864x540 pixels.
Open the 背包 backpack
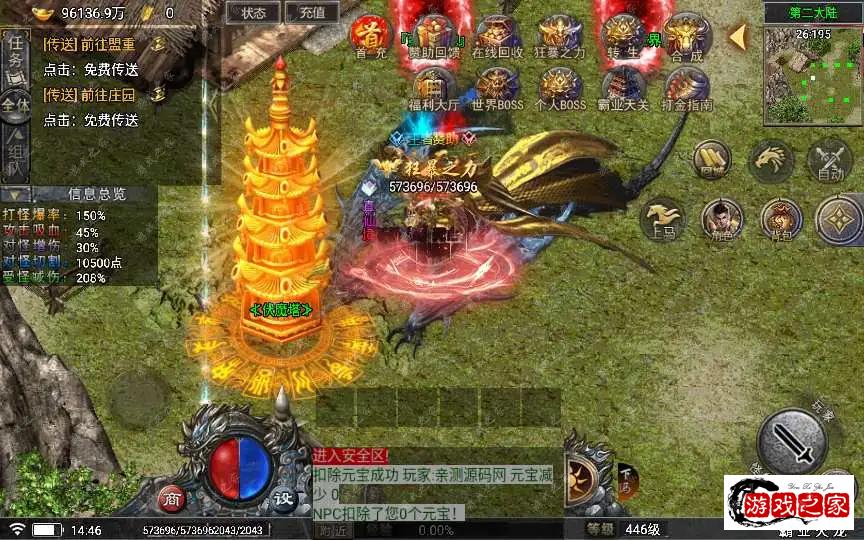[780, 218]
